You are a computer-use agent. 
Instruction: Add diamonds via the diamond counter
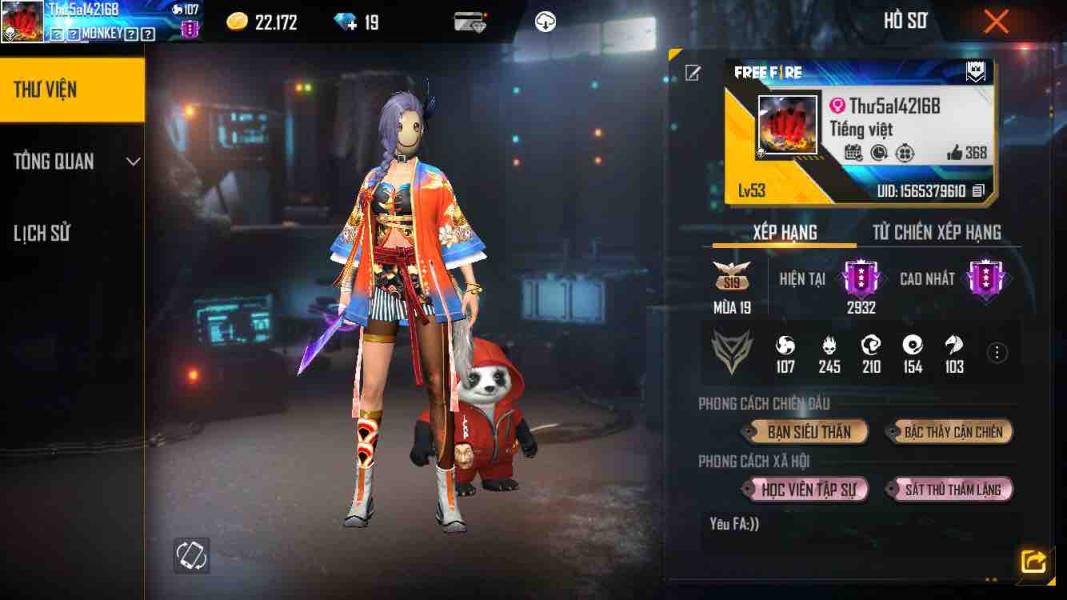click(x=347, y=22)
